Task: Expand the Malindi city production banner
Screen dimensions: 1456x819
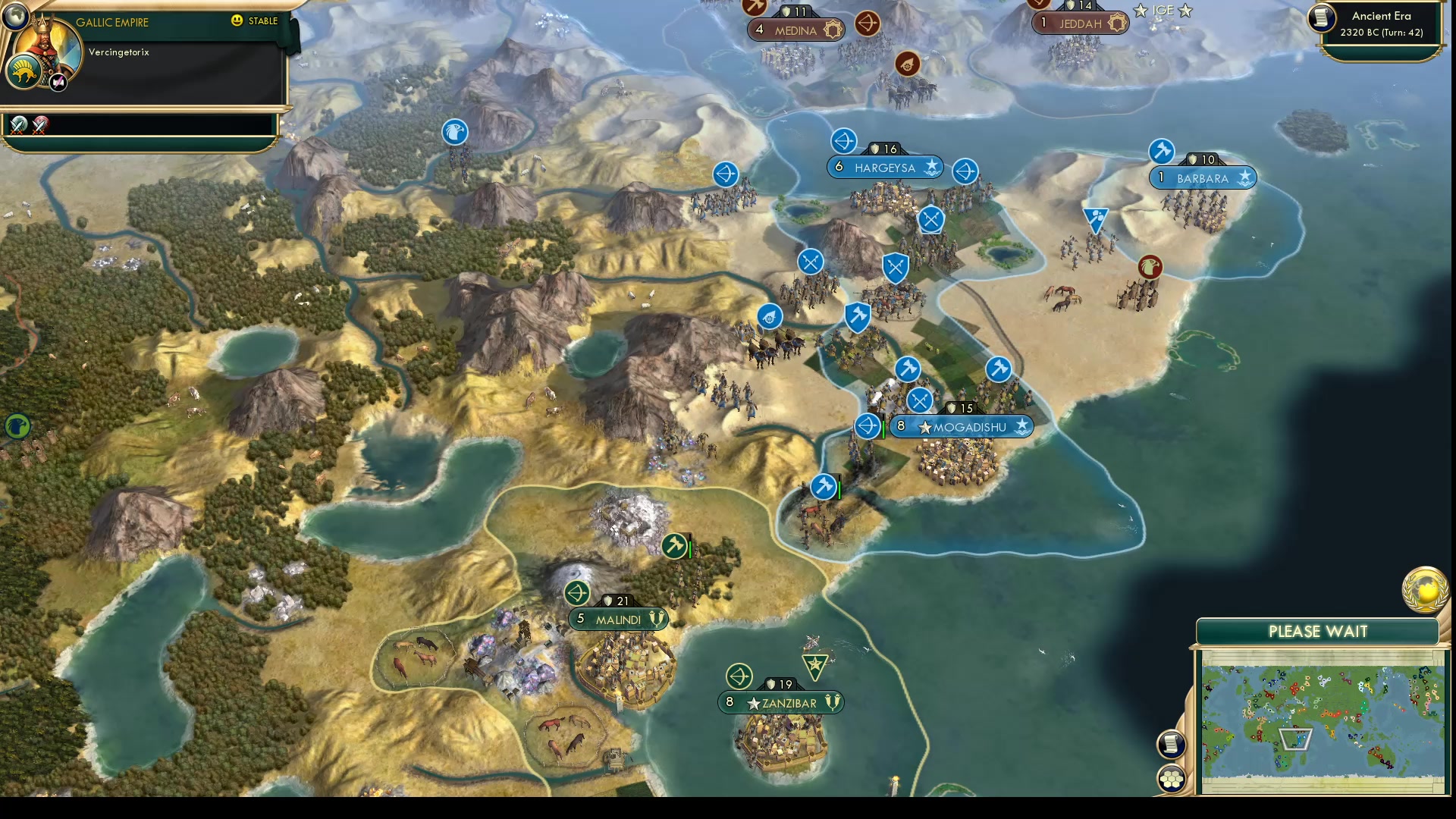Action: (618, 619)
